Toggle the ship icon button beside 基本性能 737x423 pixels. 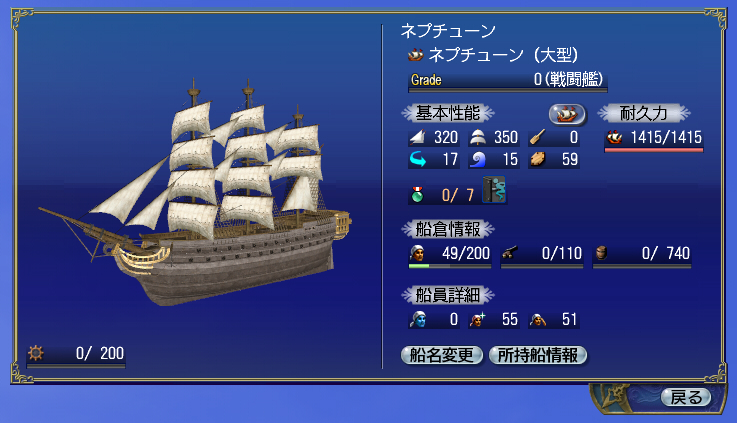tap(567, 113)
